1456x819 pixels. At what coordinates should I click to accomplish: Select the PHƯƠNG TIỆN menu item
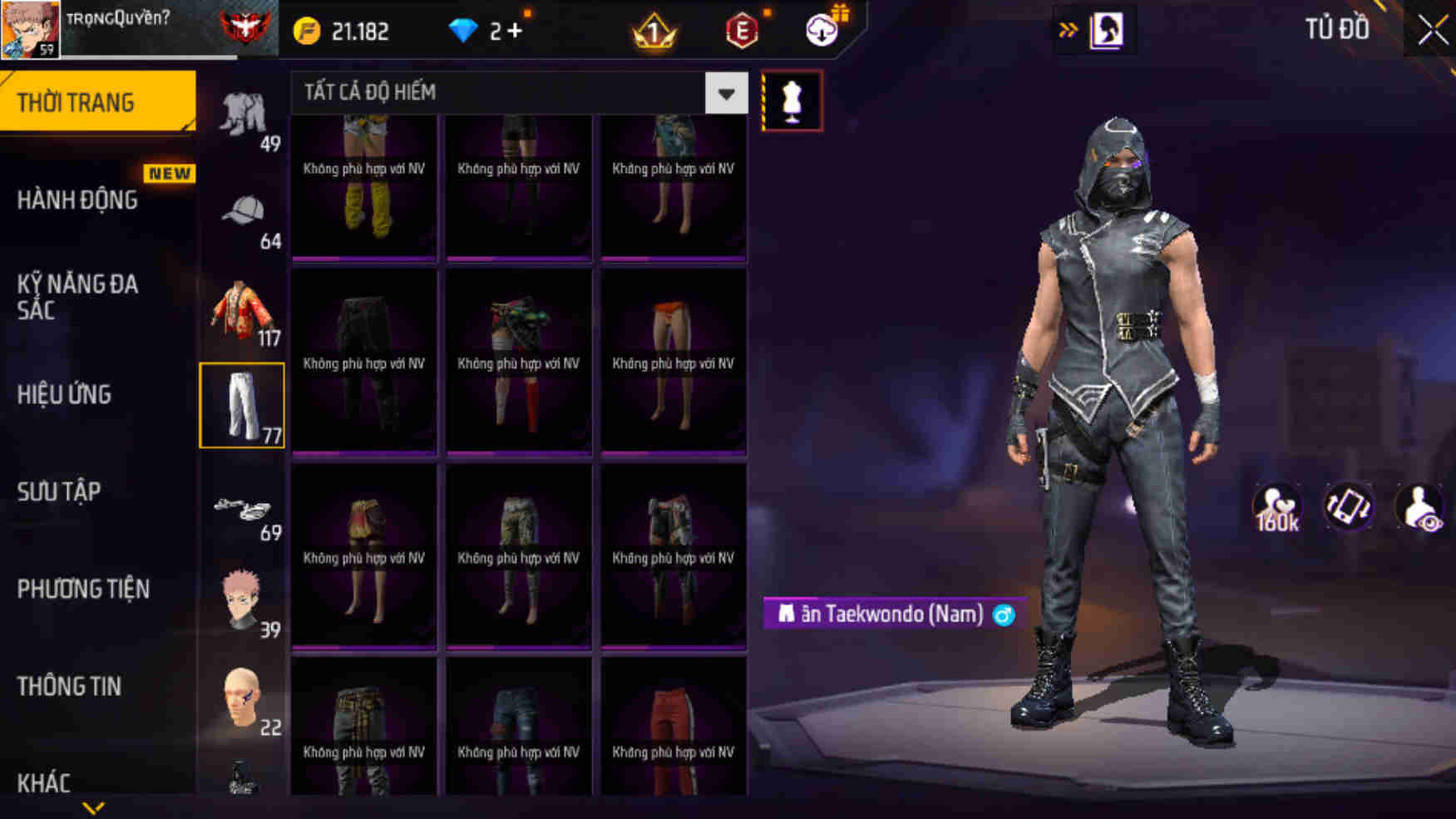coord(83,589)
